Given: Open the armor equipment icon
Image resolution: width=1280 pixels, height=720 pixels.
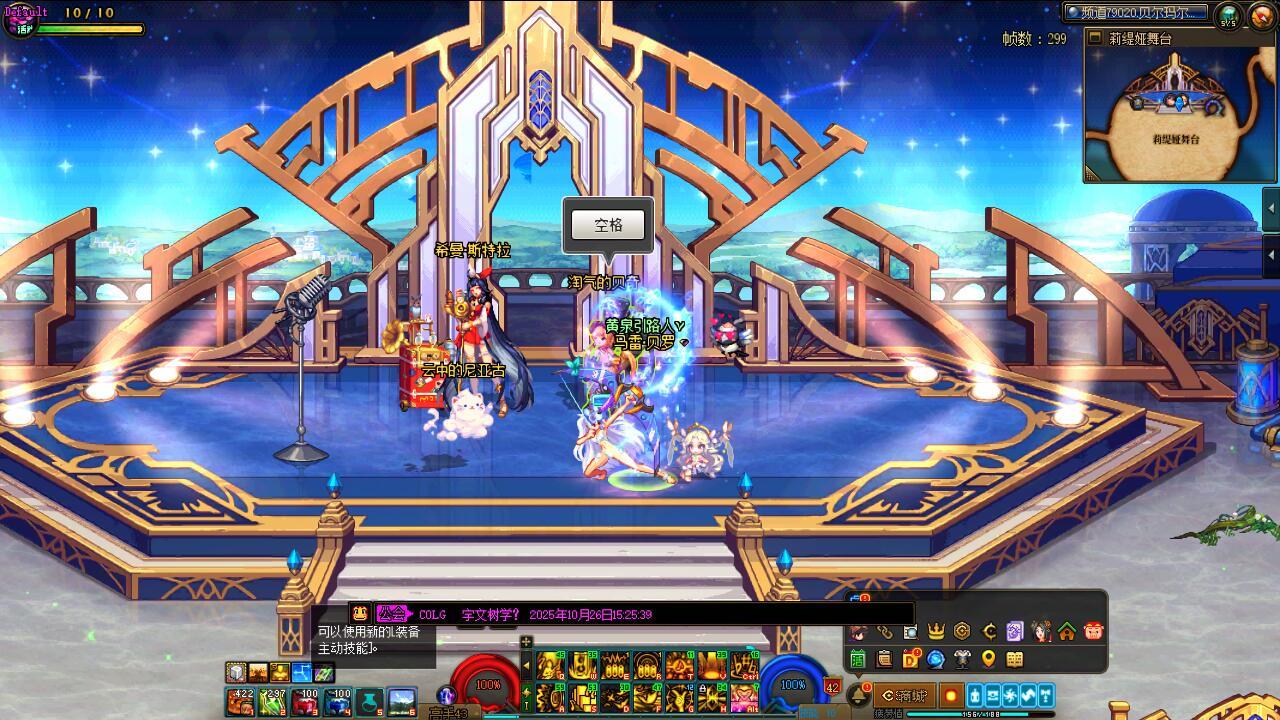Looking at the screenshot, I should point(962,659).
